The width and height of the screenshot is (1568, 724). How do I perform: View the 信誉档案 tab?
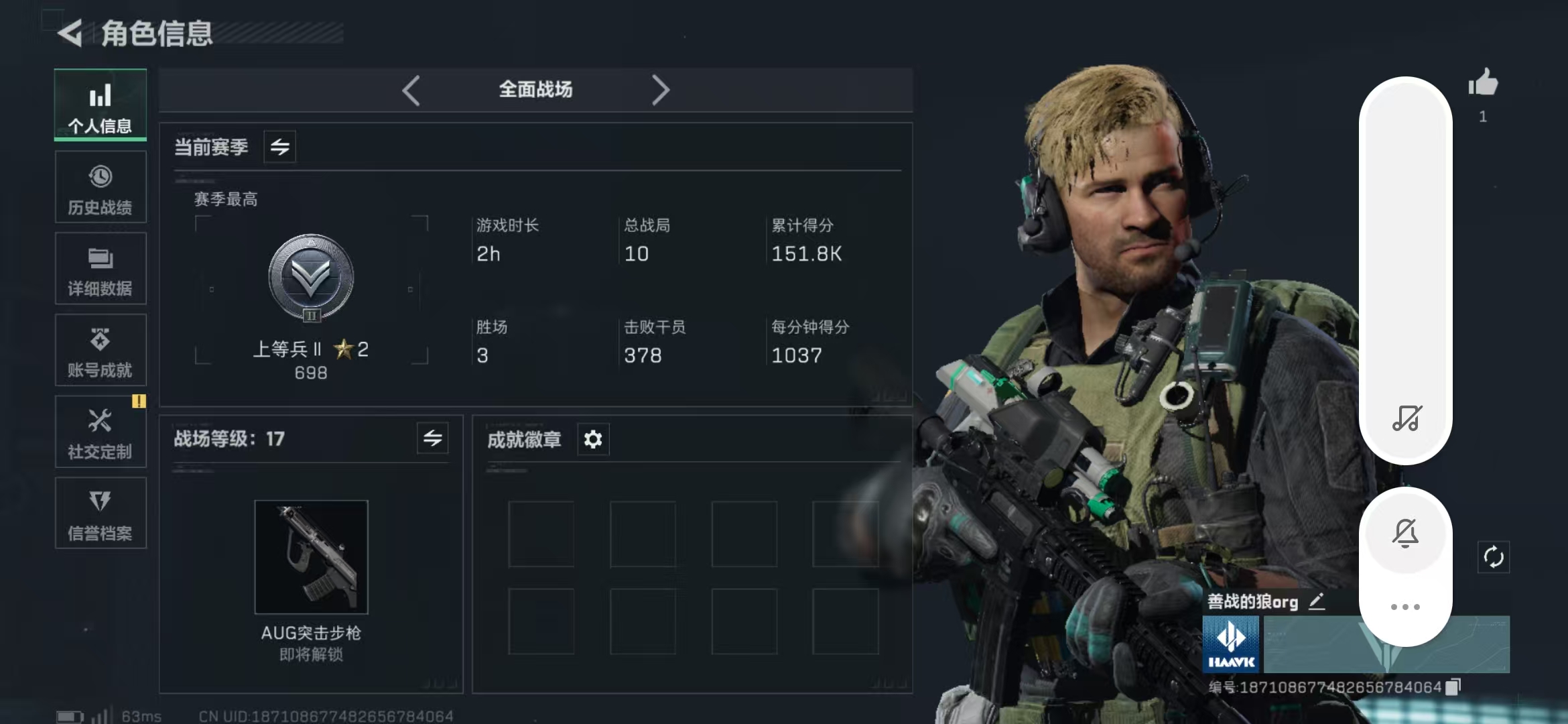point(101,514)
